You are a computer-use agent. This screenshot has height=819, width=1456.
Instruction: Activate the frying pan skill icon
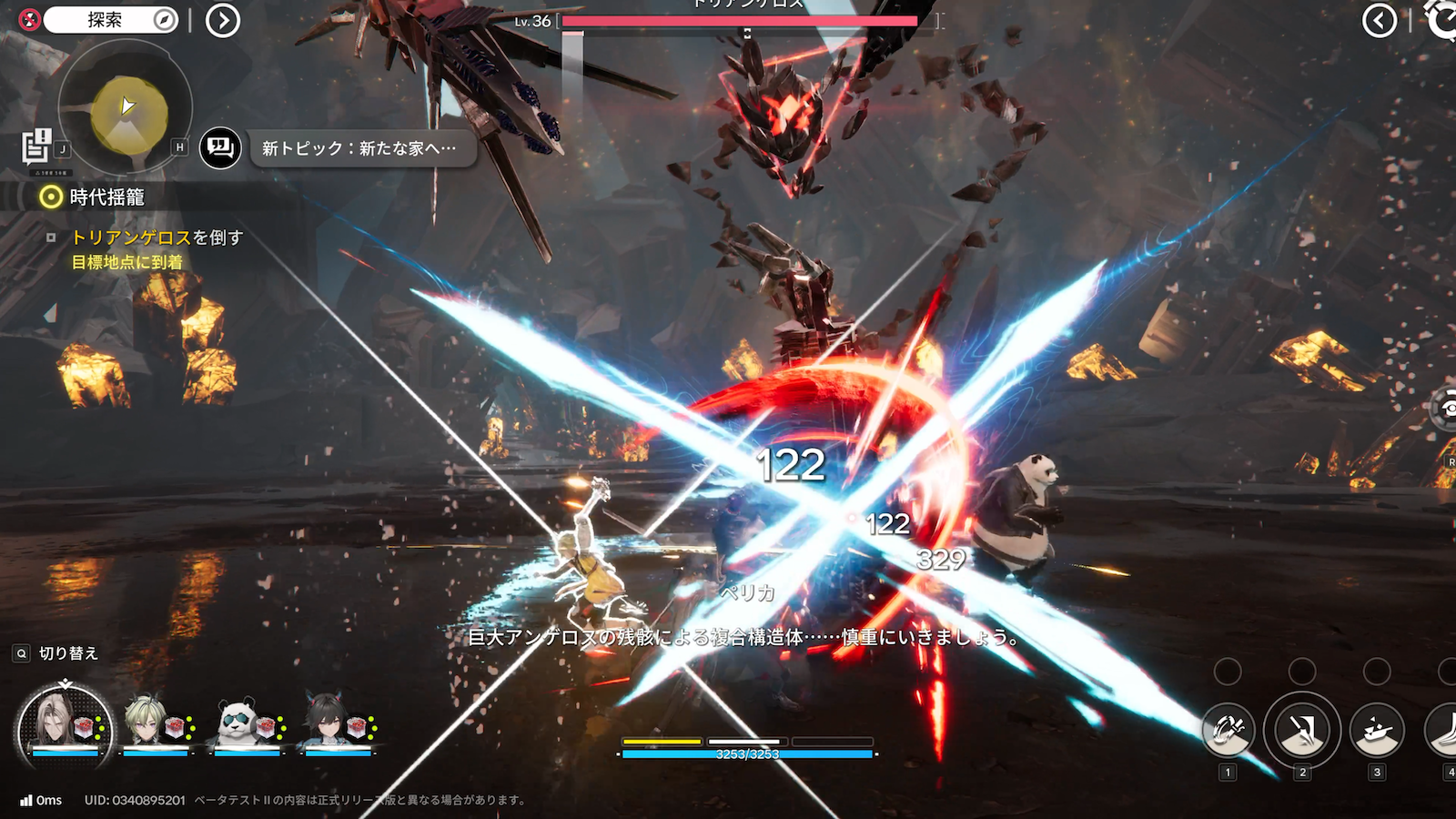(x=1377, y=730)
